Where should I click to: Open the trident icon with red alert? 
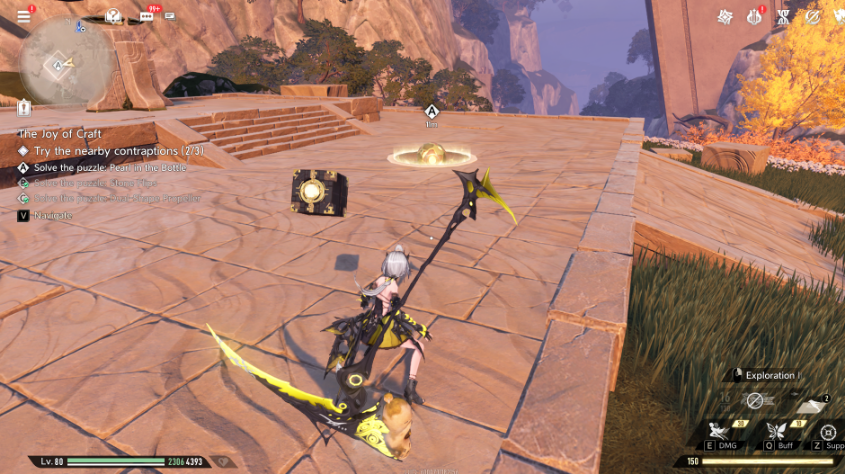pyautogui.click(x=755, y=17)
